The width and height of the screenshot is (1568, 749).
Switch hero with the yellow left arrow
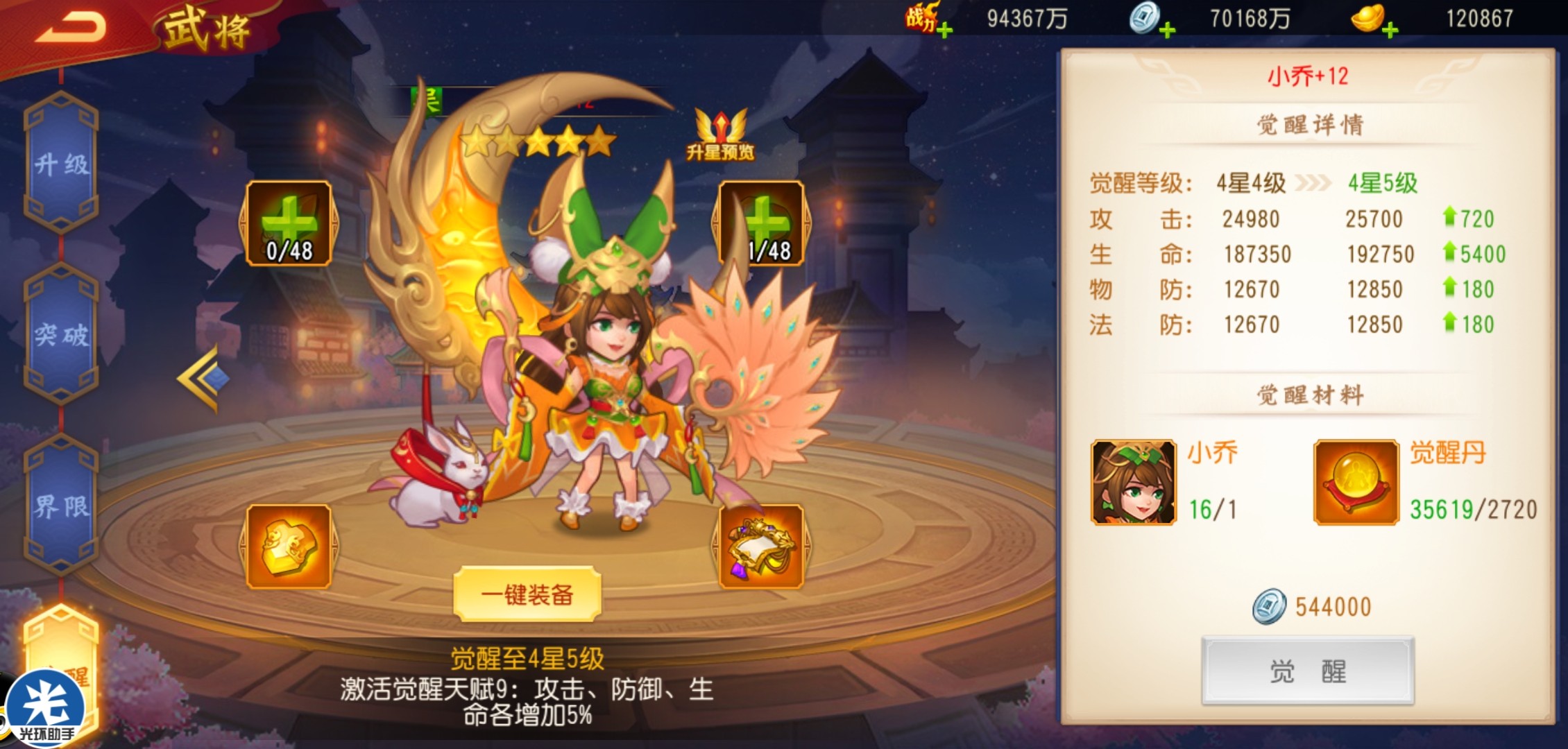click(x=201, y=378)
